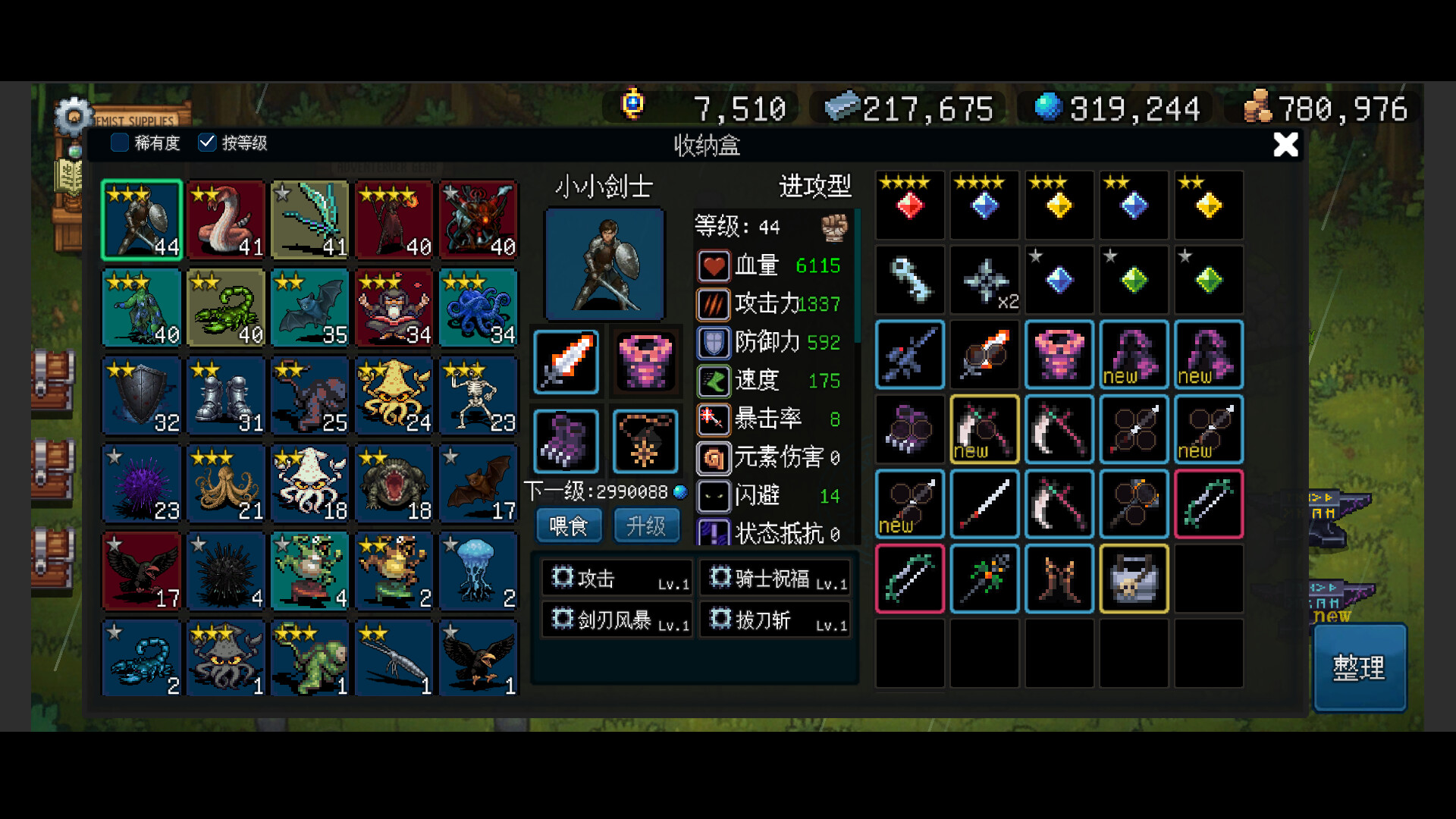Click the blue key item in inventory
The image size is (1456, 819).
909,280
